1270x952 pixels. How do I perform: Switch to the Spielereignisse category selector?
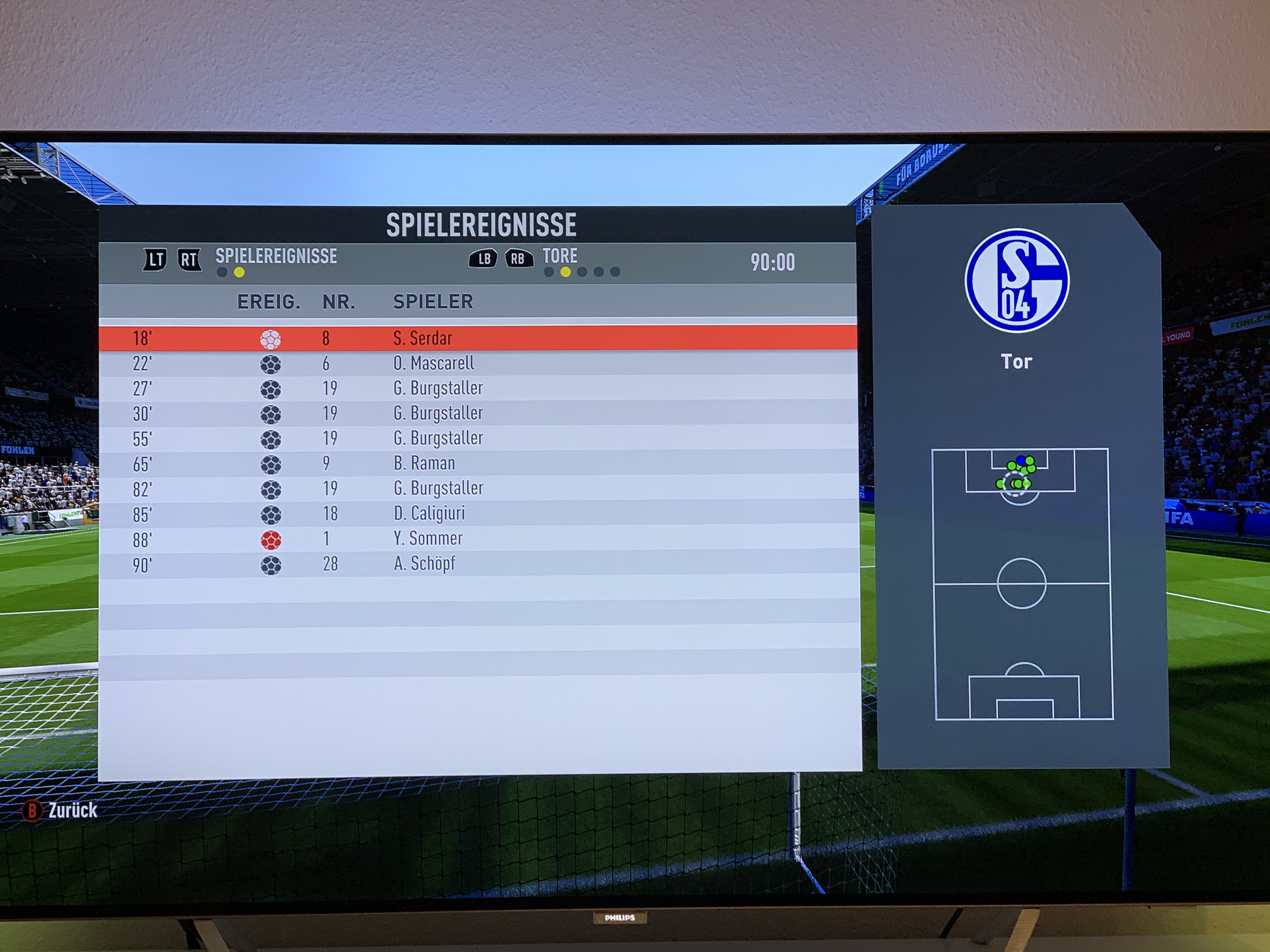(276, 257)
